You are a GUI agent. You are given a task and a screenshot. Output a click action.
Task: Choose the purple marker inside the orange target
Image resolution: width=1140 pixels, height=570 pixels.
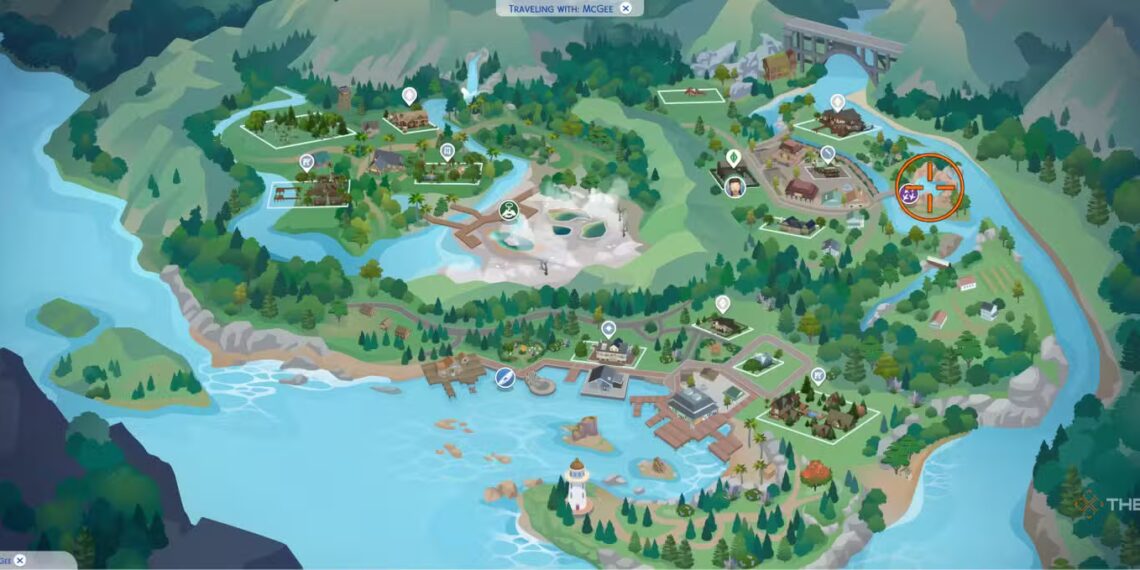[911, 189]
